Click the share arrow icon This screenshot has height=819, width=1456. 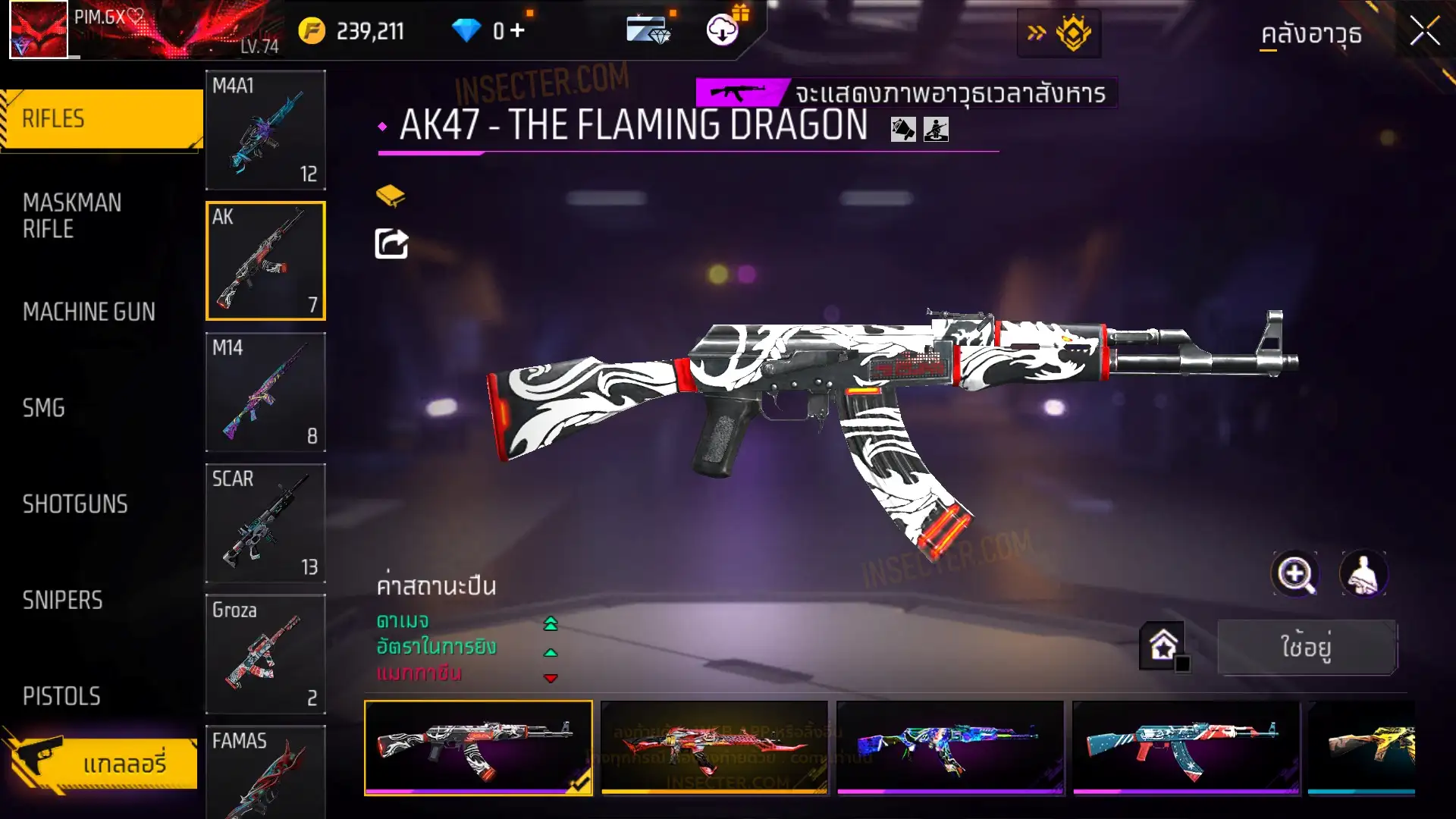click(391, 244)
